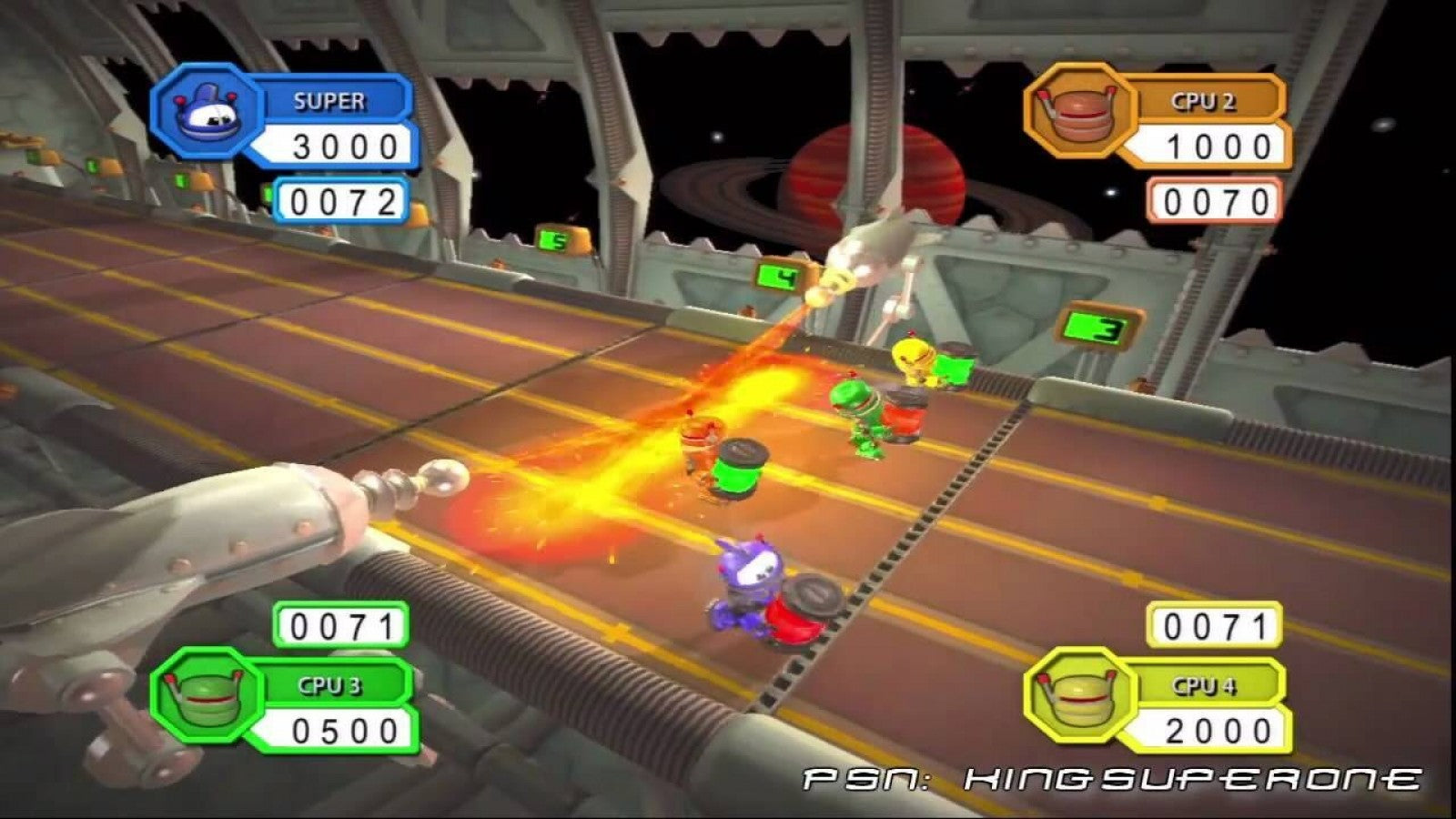Toggle the green number 5 zone display
Image resolution: width=1456 pixels, height=819 pixels.
(552, 238)
